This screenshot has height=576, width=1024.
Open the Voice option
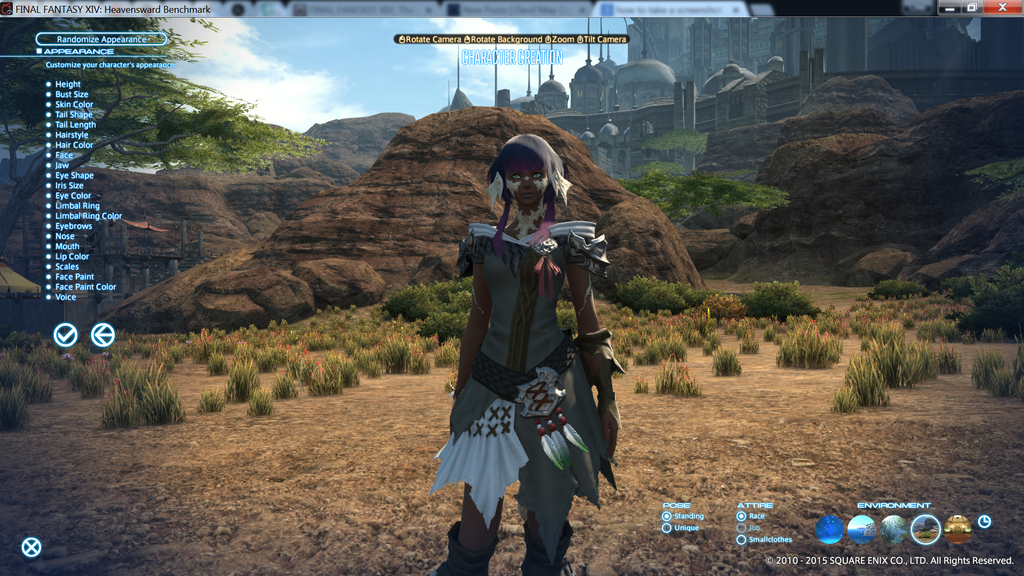pos(65,297)
